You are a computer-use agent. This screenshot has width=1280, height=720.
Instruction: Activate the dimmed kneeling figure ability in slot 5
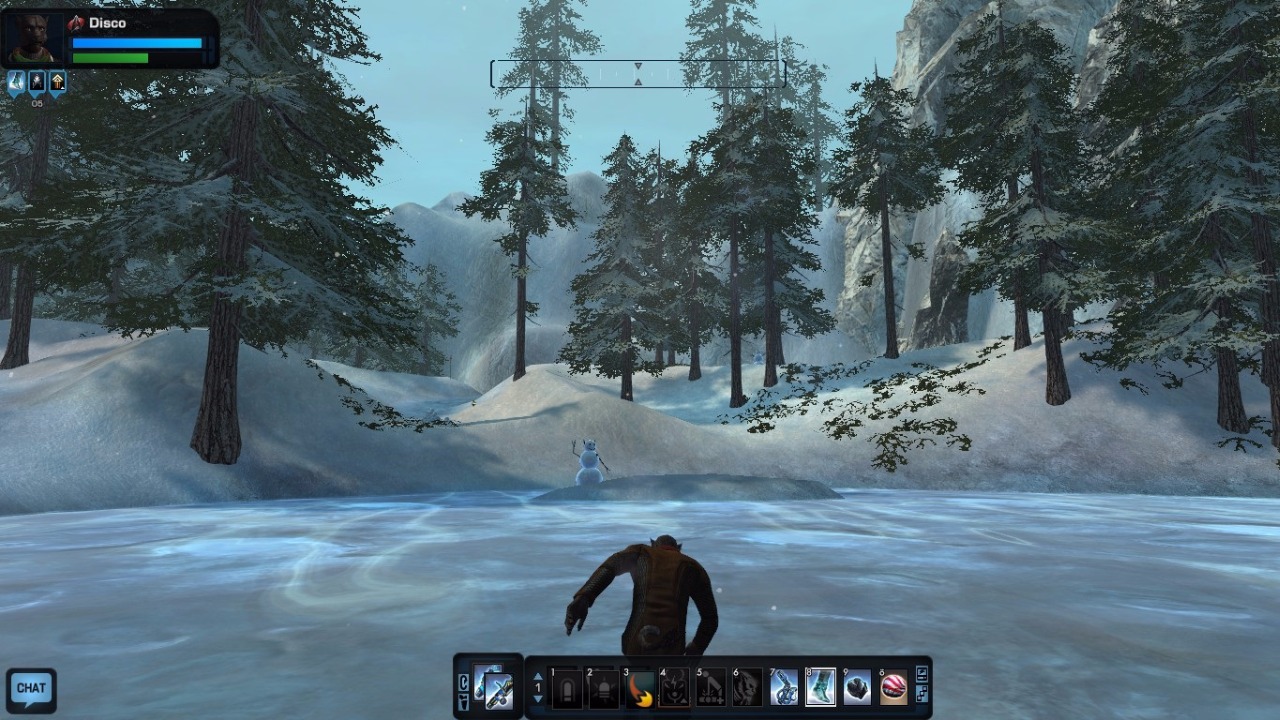coord(711,688)
